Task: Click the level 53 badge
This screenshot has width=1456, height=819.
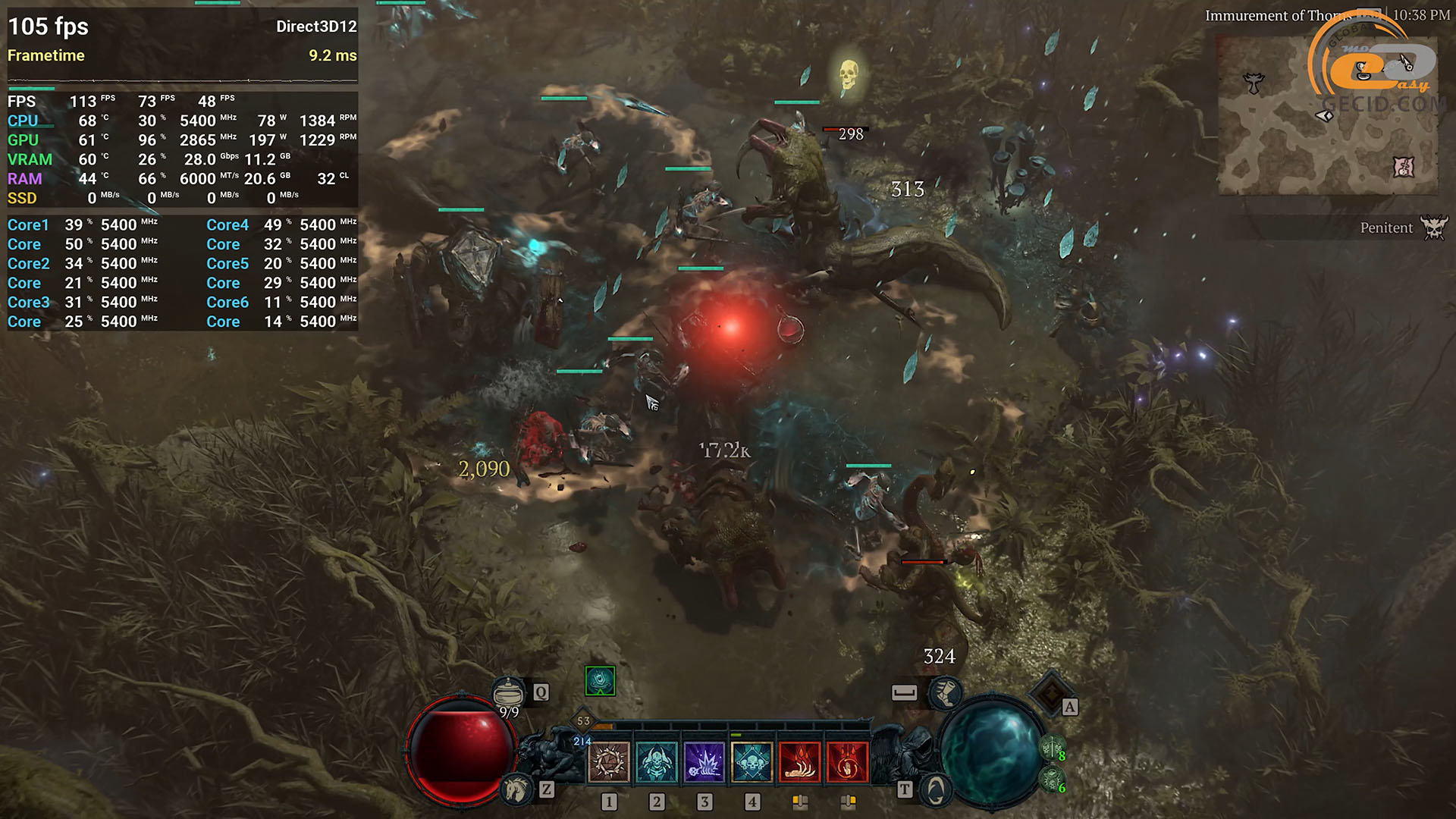Action: click(583, 721)
